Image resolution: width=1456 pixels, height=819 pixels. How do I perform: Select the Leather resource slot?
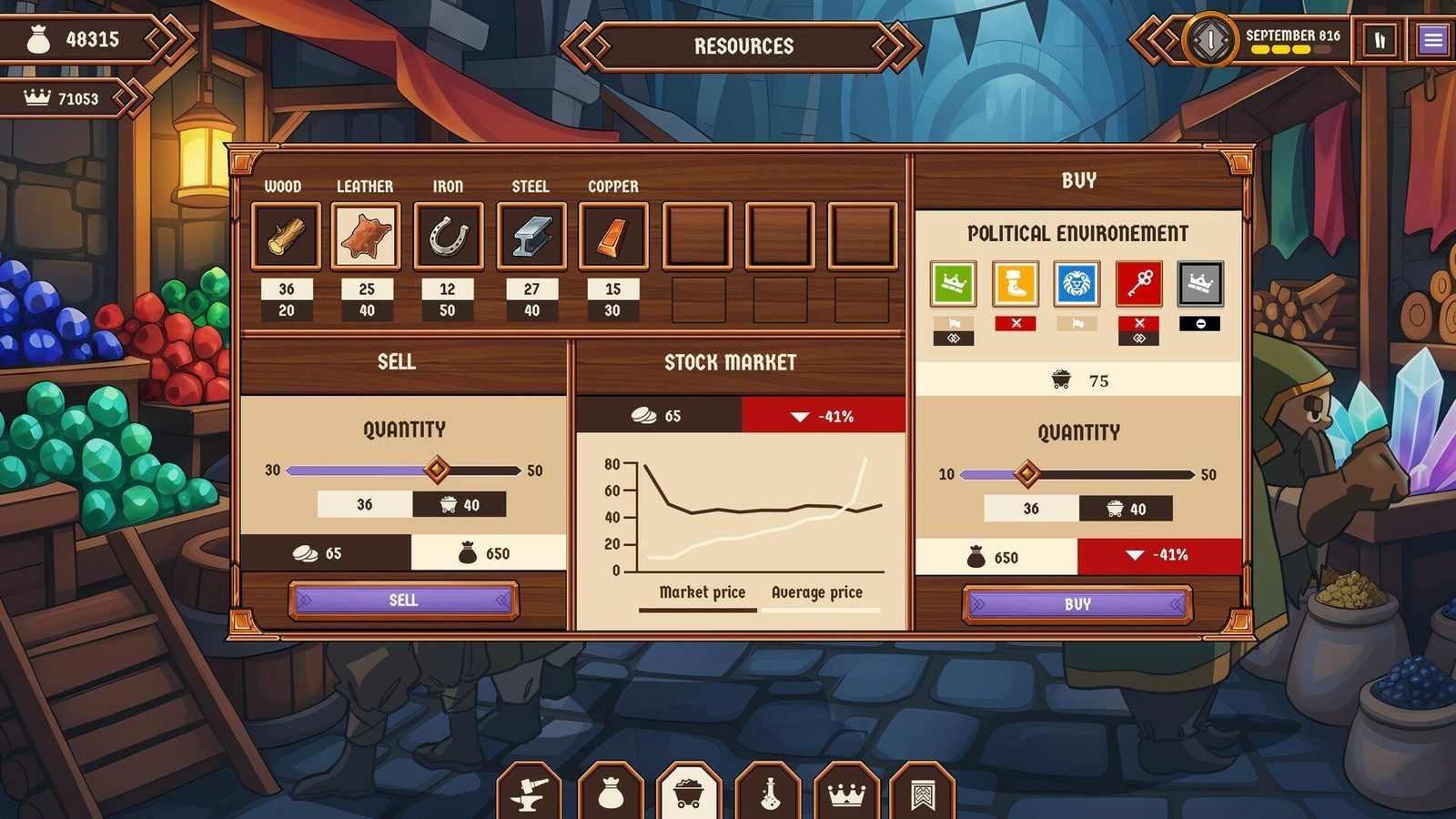coord(367,235)
